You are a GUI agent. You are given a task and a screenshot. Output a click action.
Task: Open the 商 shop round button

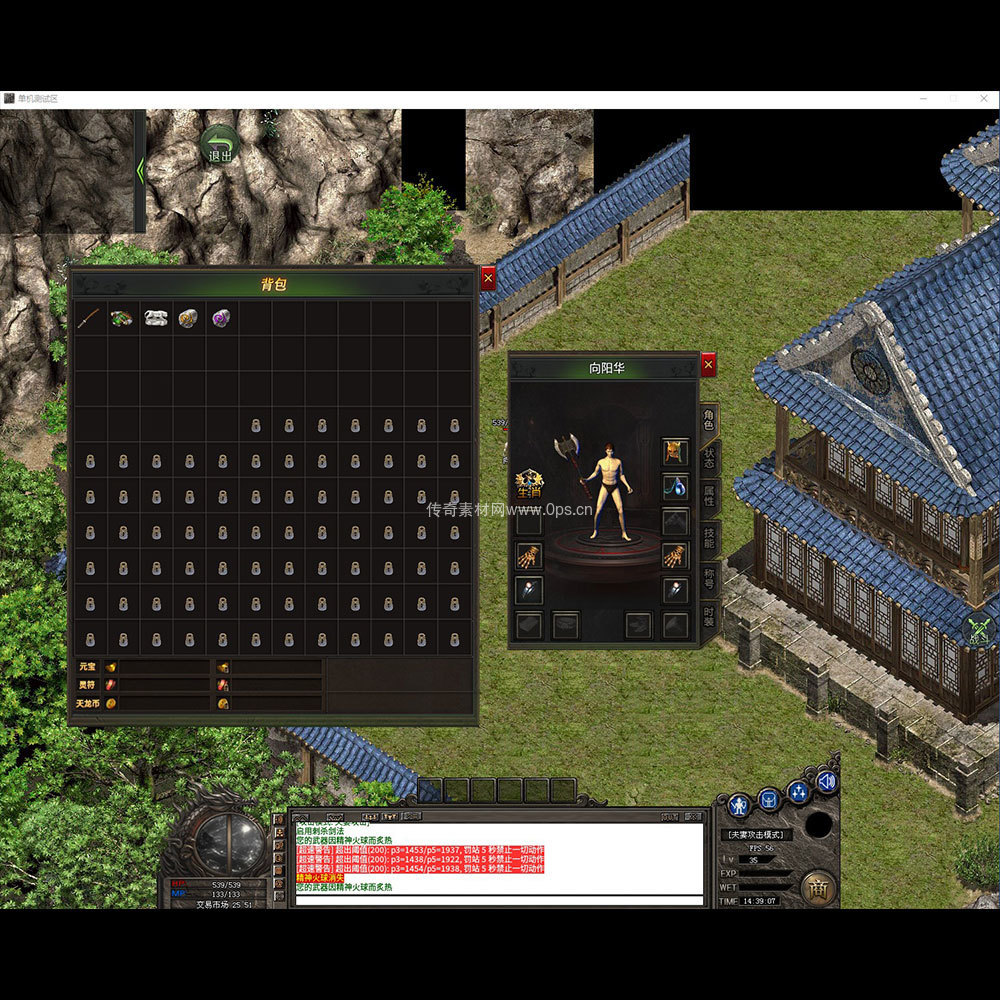pyautogui.click(x=817, y=887)
